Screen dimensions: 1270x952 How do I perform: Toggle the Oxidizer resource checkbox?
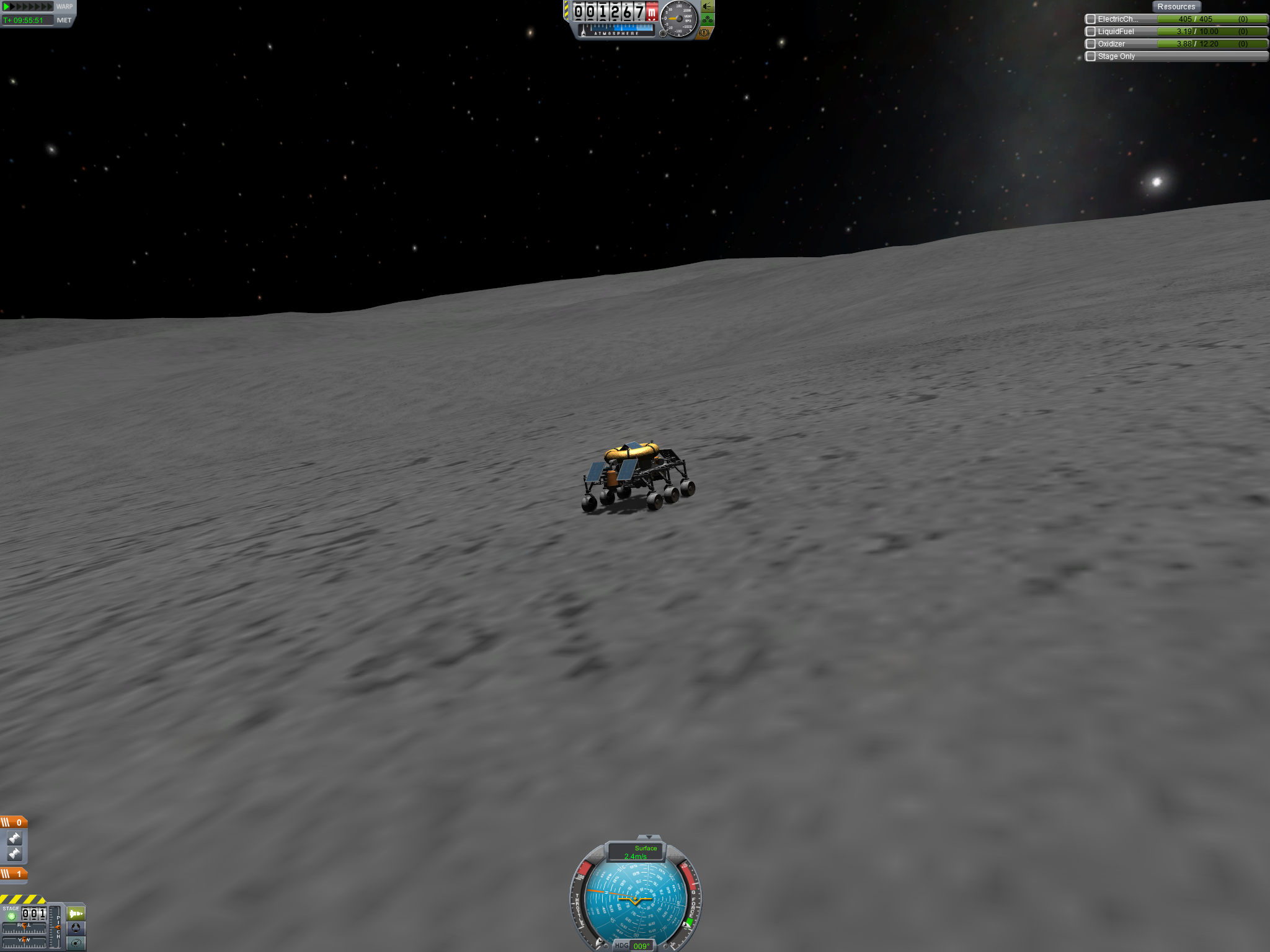1091,44
